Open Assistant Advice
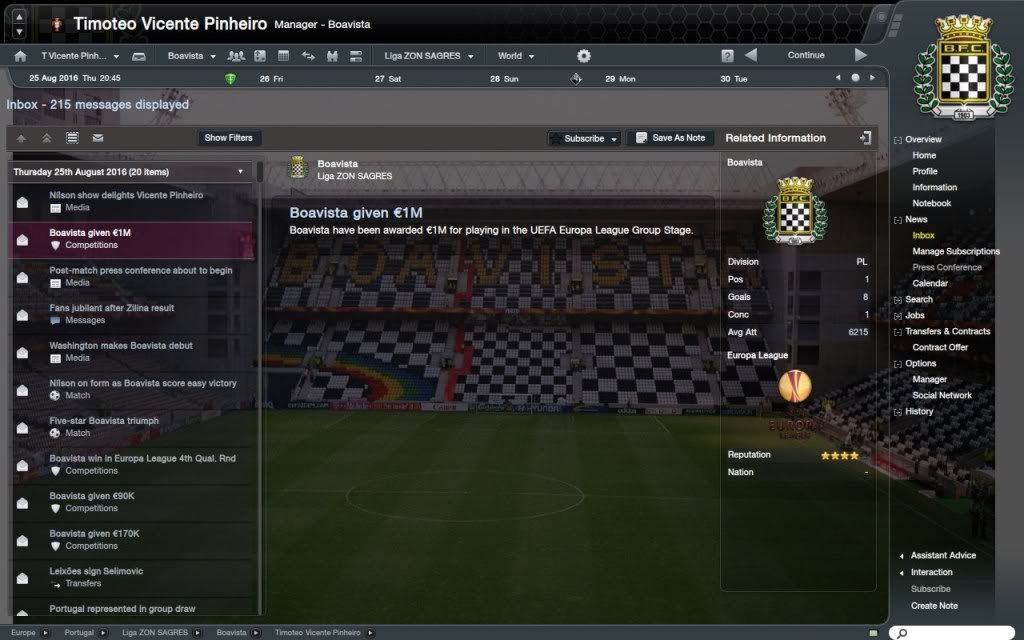This screenshot has width=1024, height=640. coord(943,555)
